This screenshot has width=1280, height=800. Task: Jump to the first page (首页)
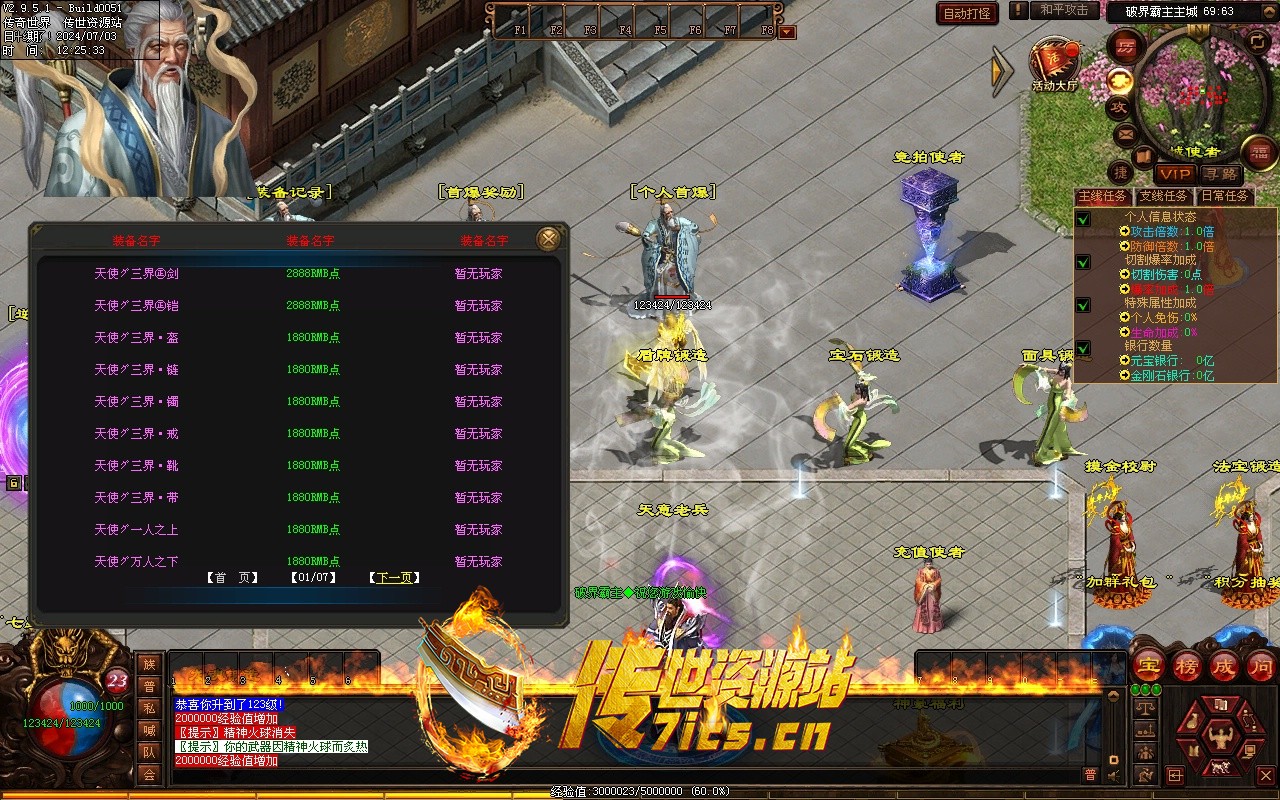tap(232, 578)
